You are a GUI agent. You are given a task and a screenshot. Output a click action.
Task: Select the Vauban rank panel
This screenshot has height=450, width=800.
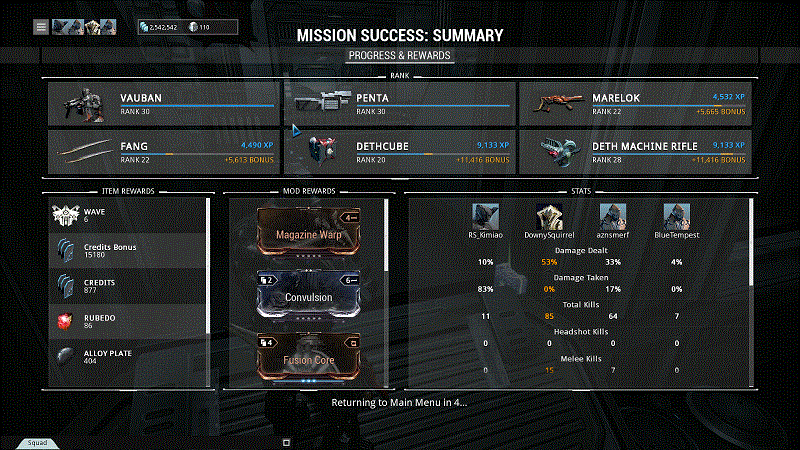[163, 104]
